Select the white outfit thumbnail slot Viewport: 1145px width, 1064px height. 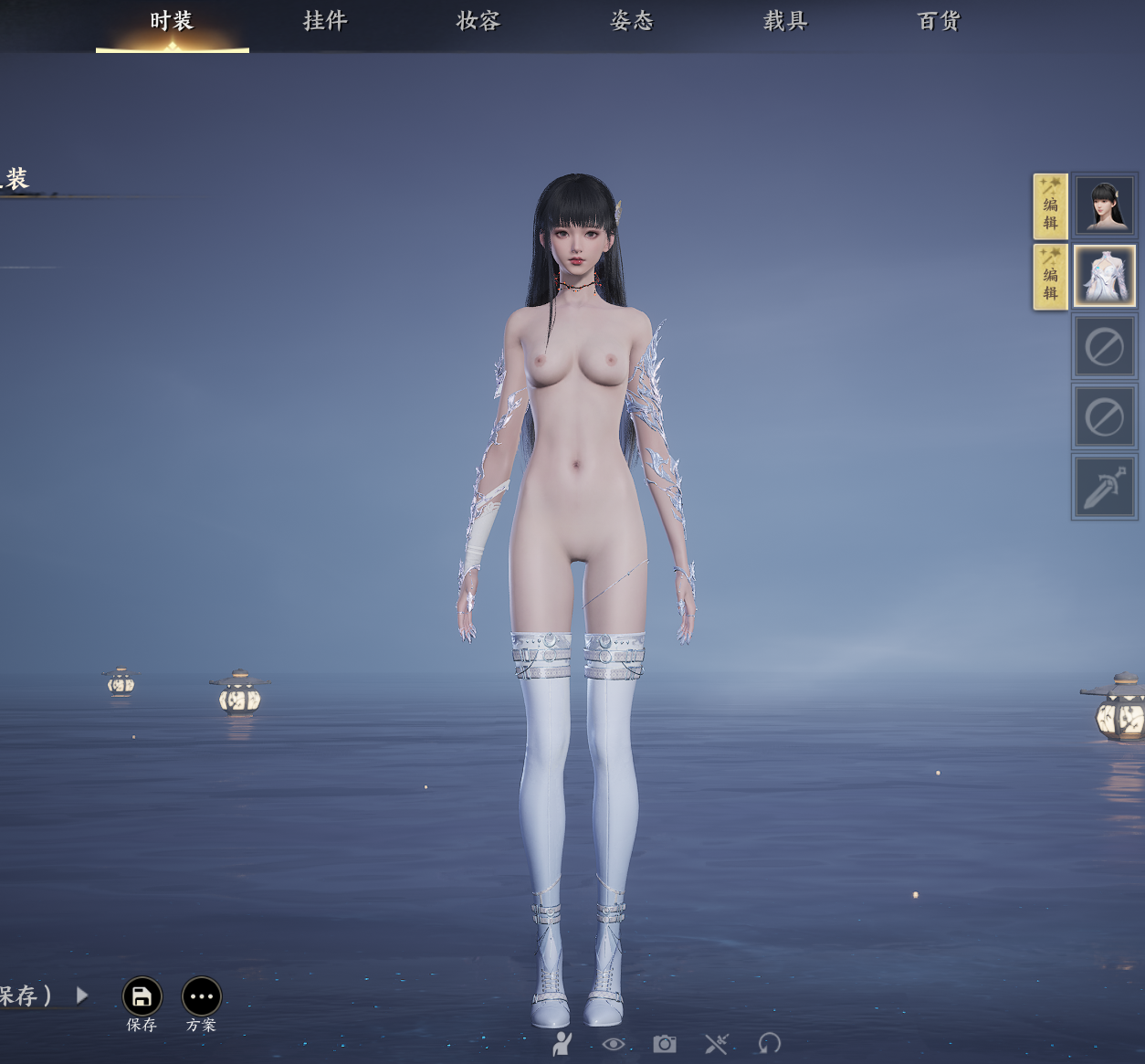[1104, 276]
